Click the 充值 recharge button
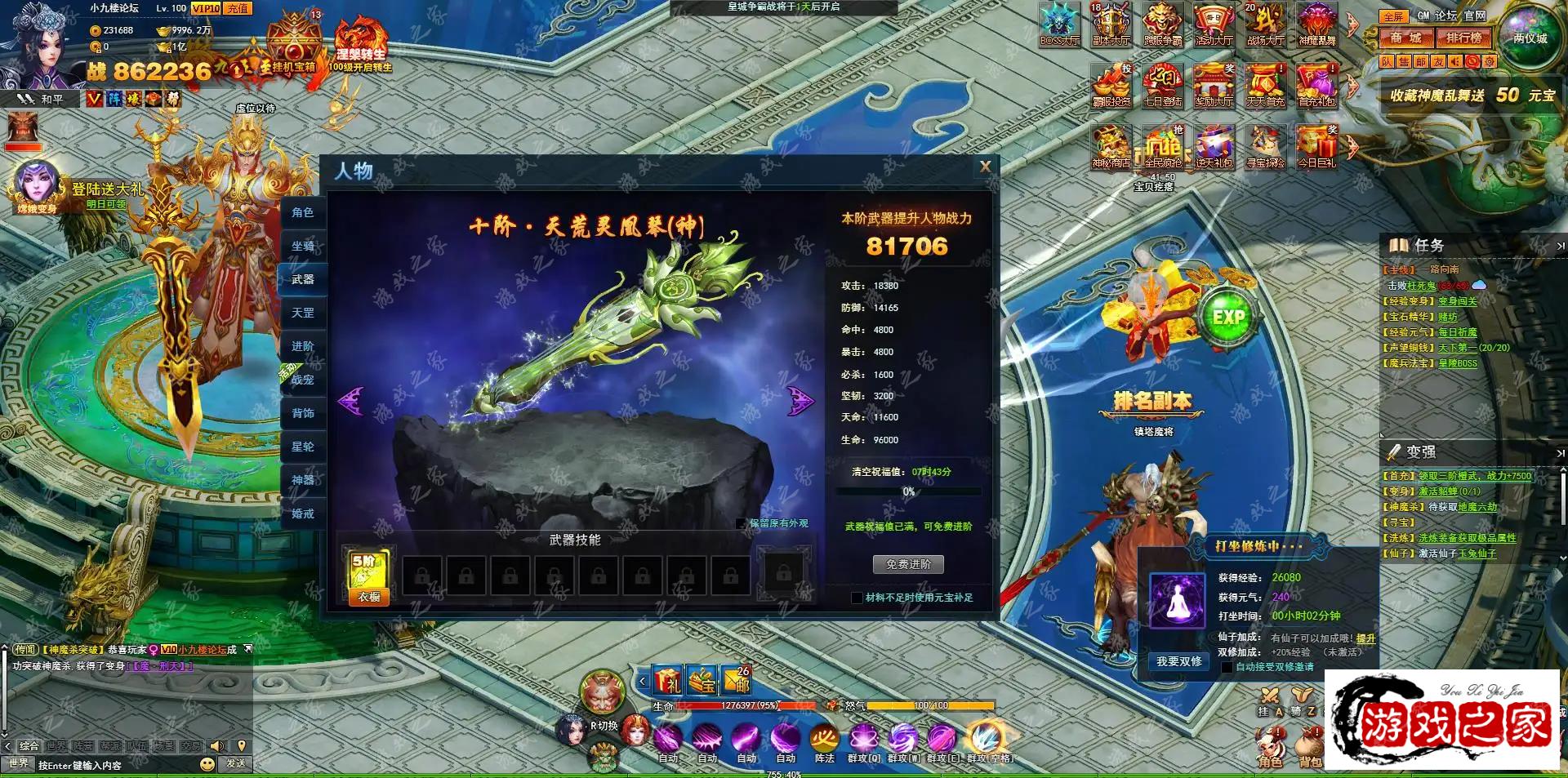Screen dimensions: 1568x778 (238, 8)
